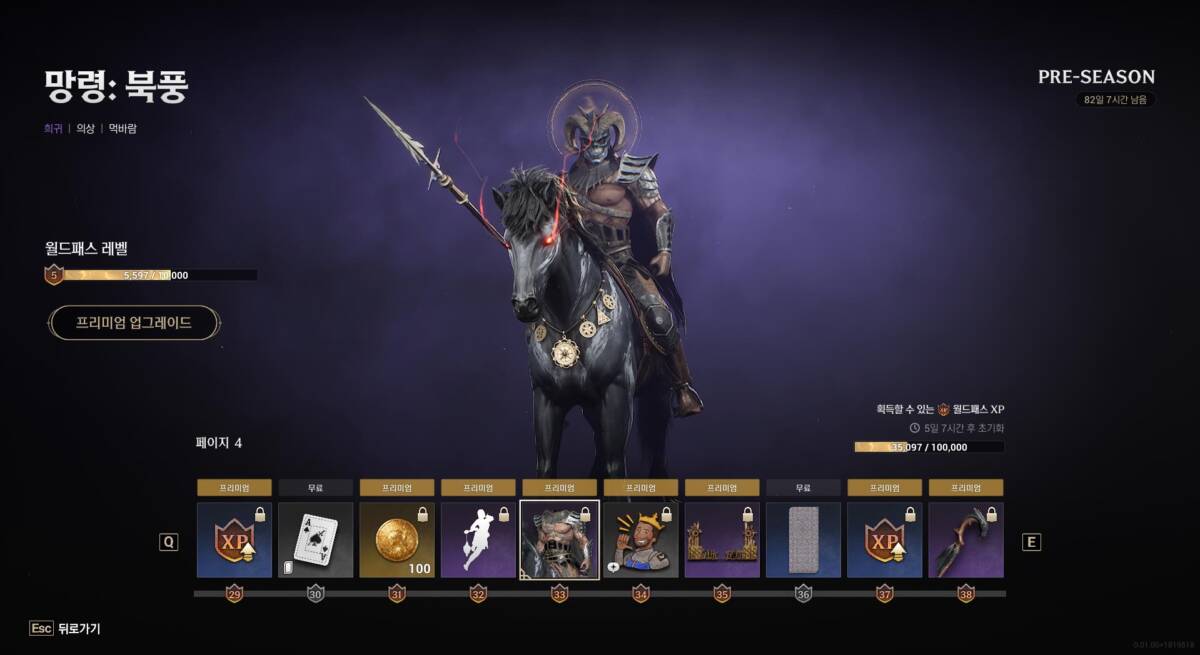Select the level 29 XP boost reward
Screen dimensions: 1200x655
(x=234, y=540)
